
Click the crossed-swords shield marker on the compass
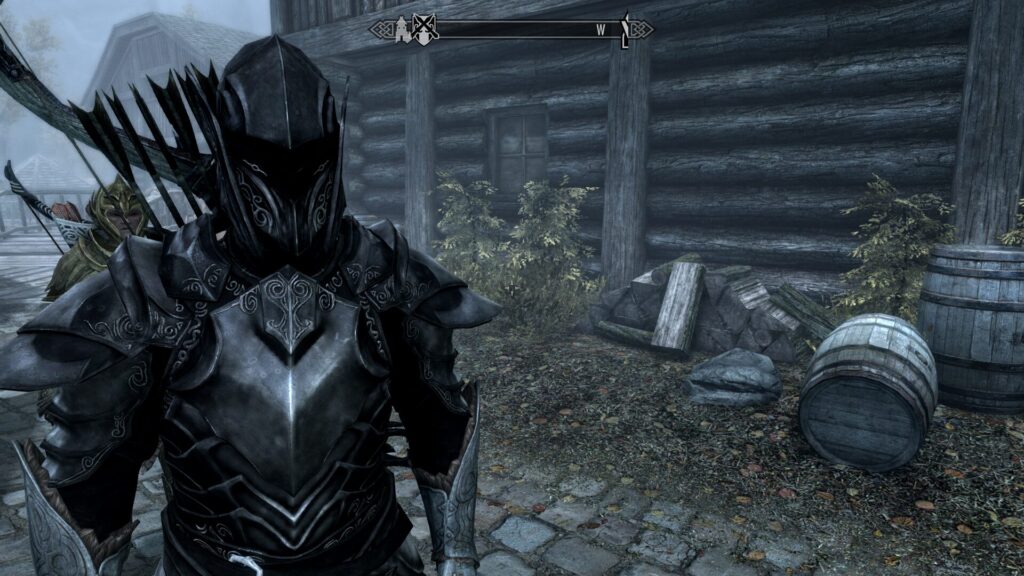[x=427, y=29]
